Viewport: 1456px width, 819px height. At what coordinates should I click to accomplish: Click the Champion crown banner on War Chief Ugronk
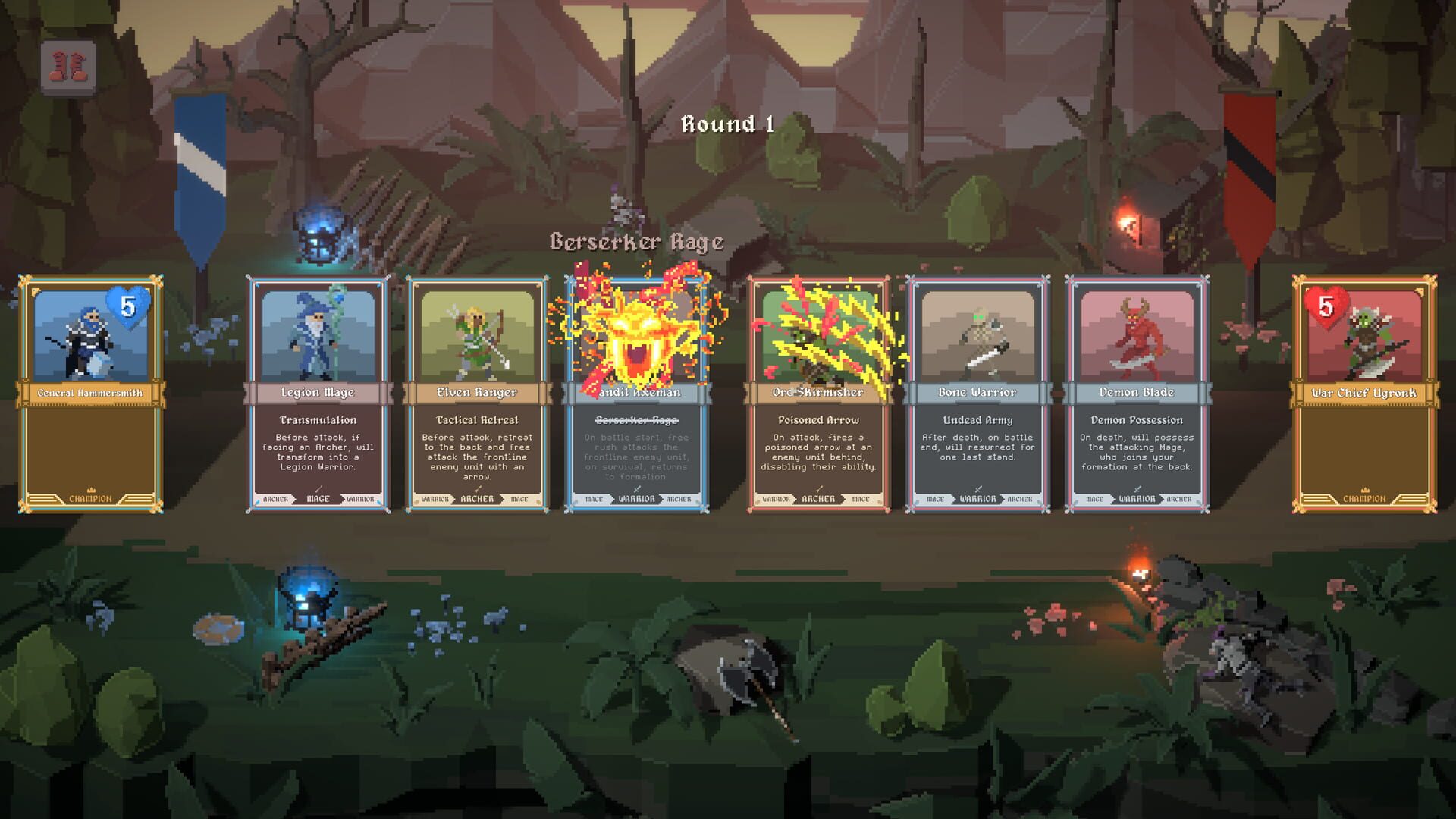point(1365,499)
